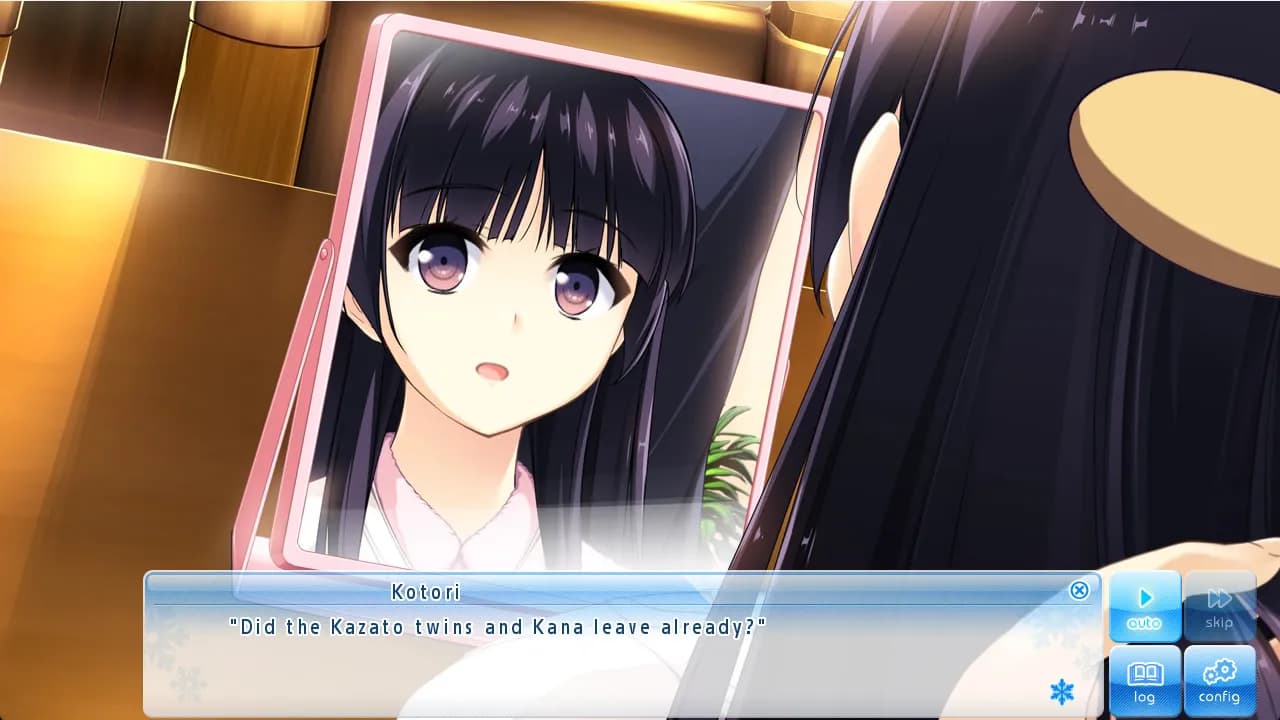Open the backlog window

(x=1144, y=681)
